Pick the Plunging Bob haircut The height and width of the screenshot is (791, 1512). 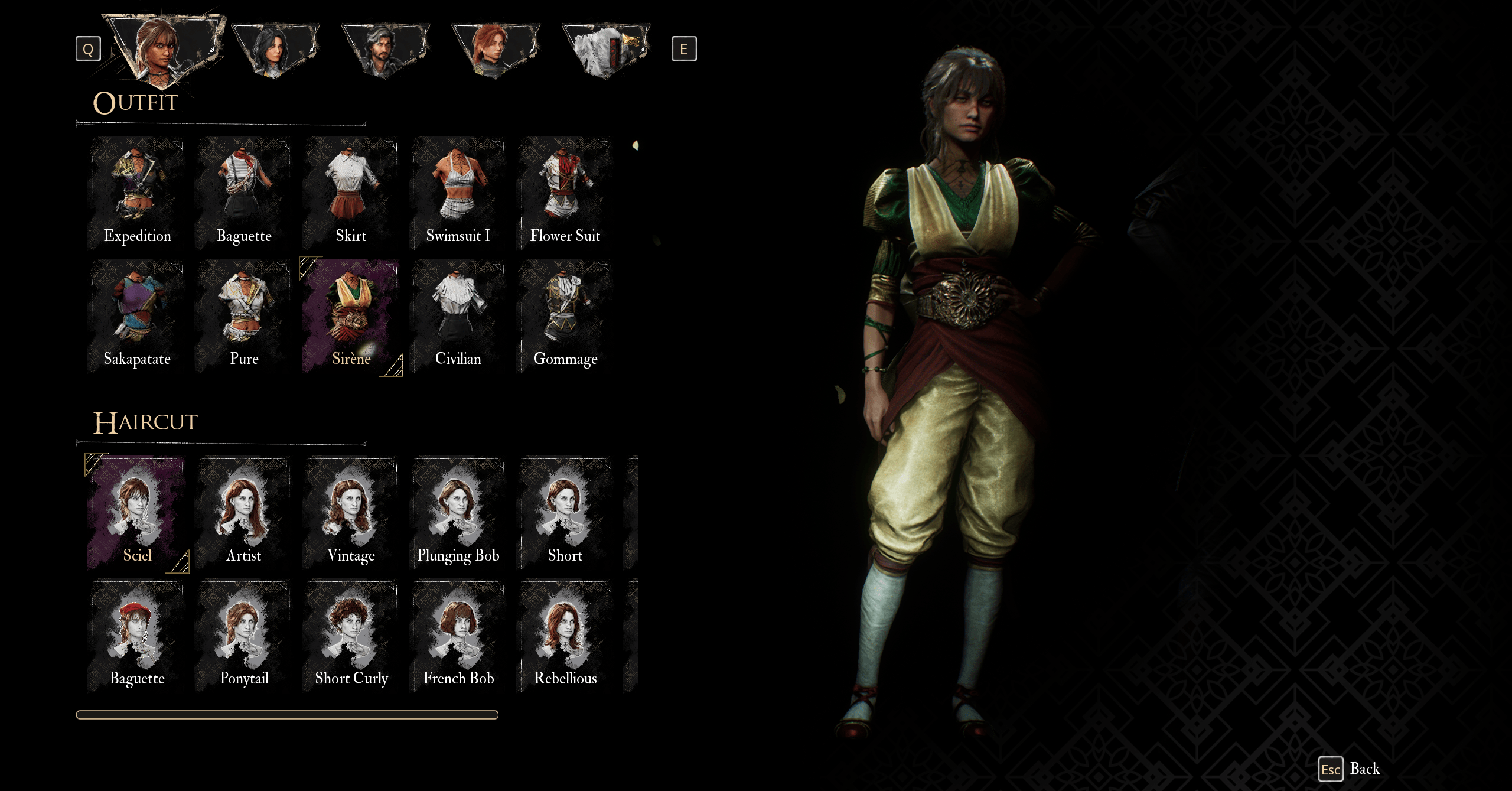[x=458, y=513]
